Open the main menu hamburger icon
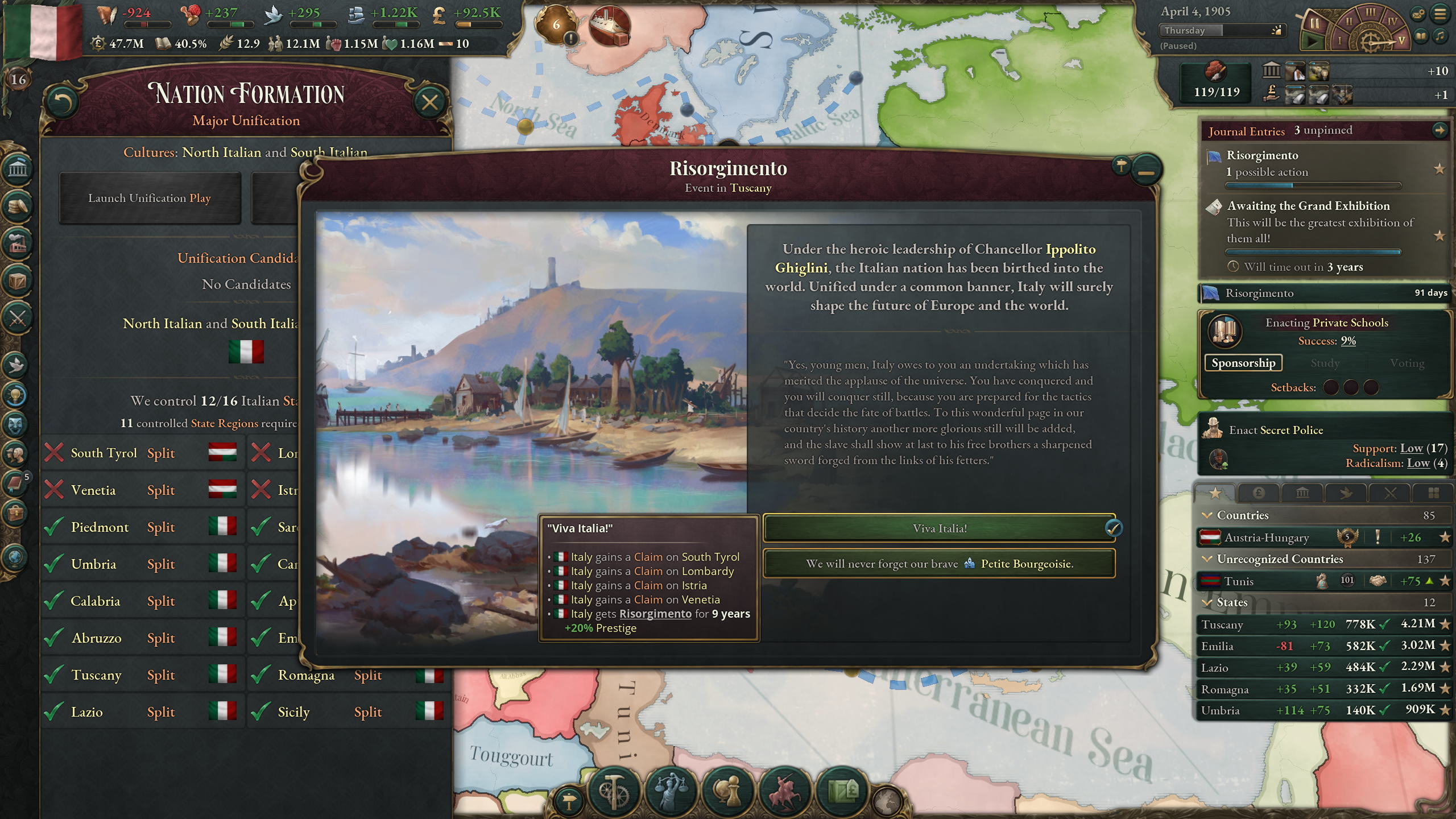This screenshot has height=819, width=1456. pyautogui.click(x=1440, y=14)
